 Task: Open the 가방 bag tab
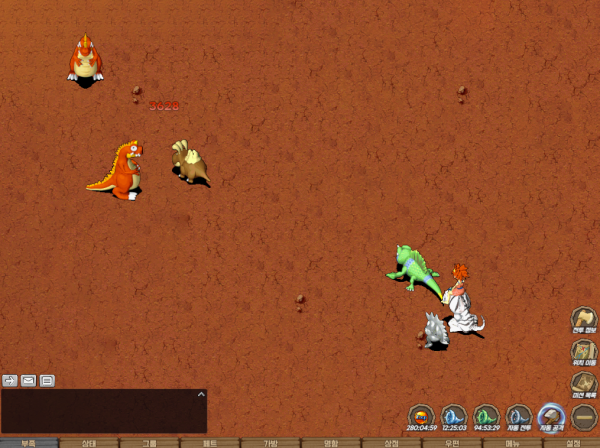coord(270,442)
